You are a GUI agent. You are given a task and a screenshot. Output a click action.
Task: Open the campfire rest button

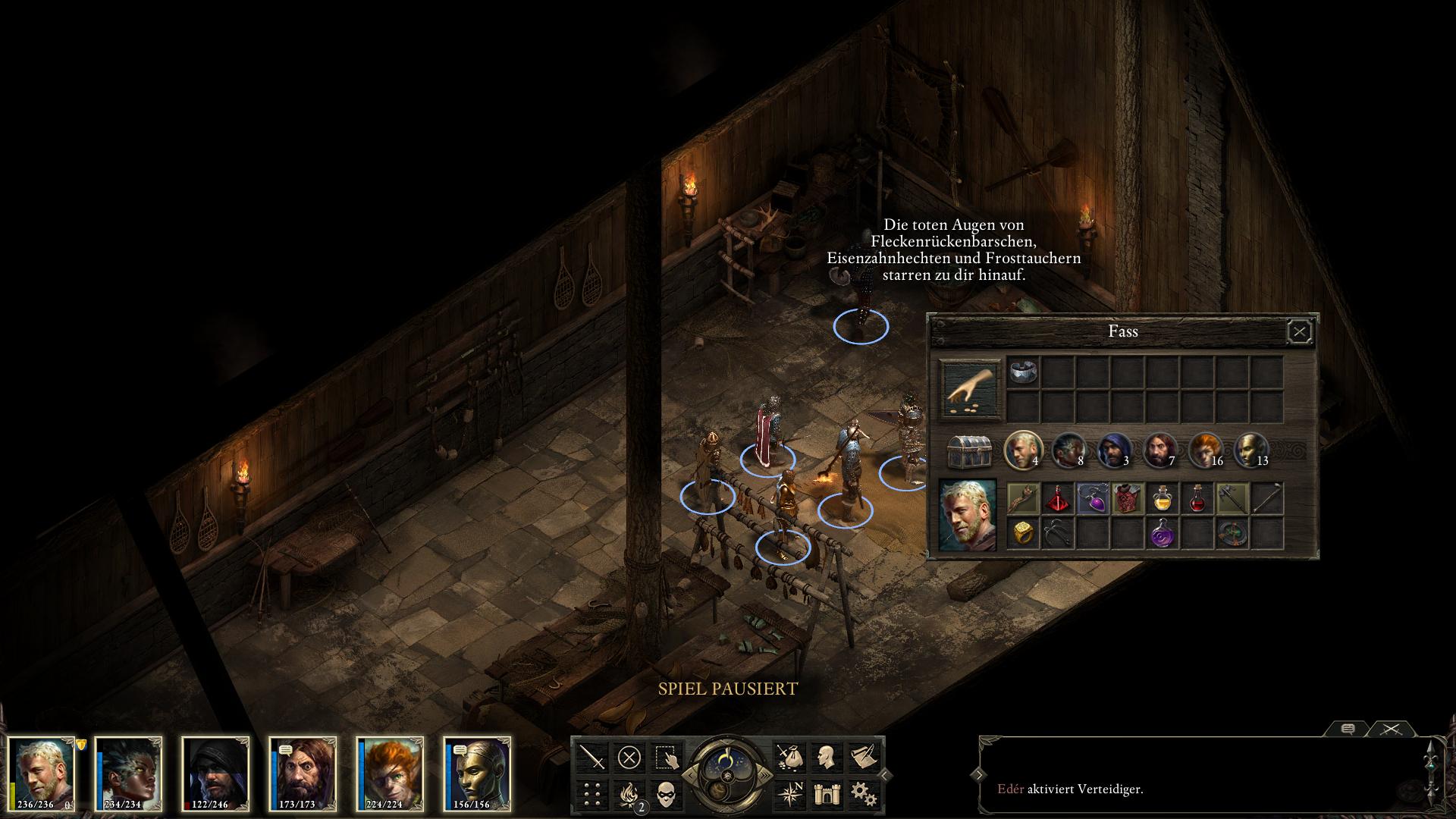[x=629, y=794]
